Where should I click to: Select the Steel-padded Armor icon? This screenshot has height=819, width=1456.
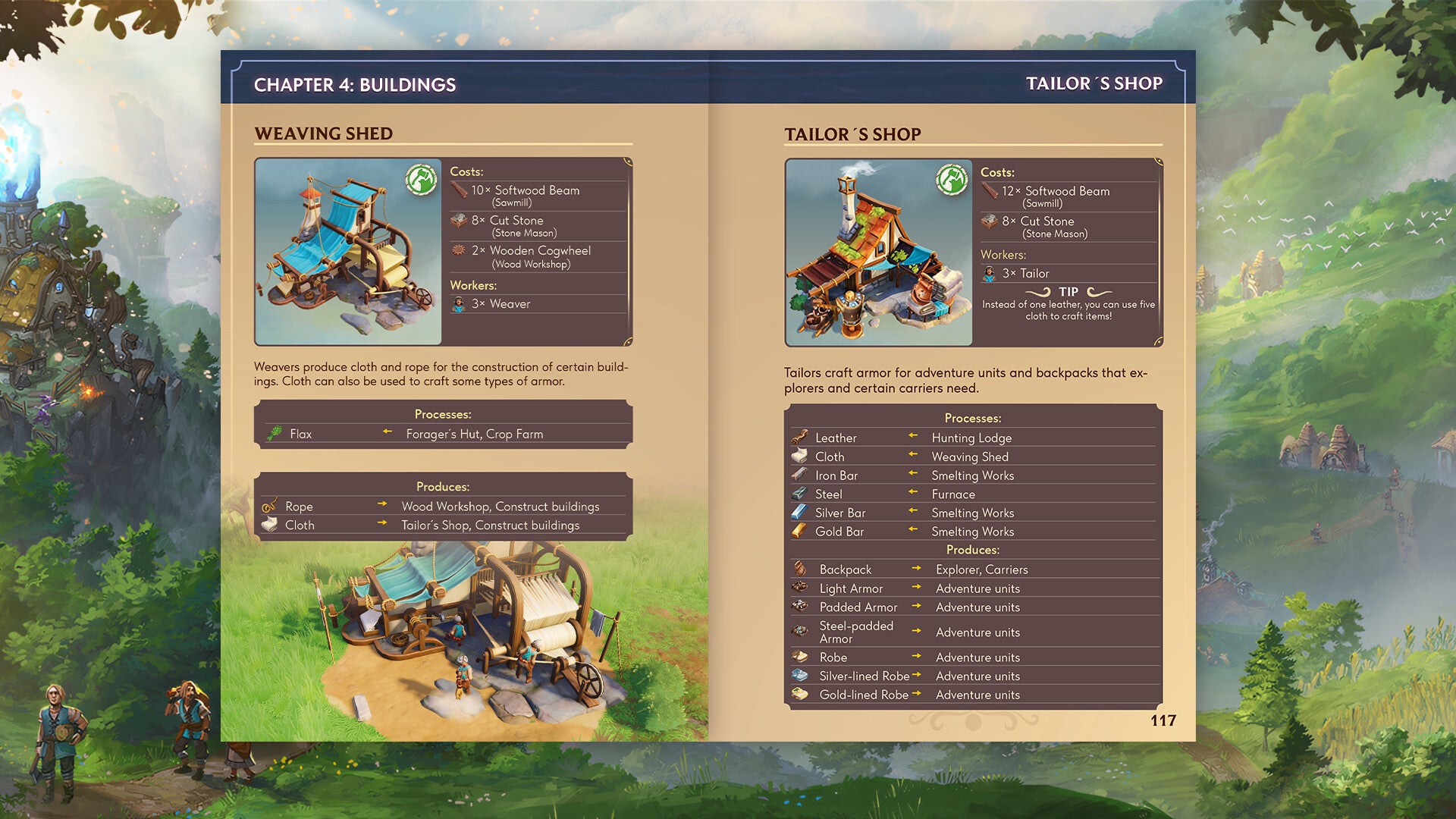(x=801, y=632)
